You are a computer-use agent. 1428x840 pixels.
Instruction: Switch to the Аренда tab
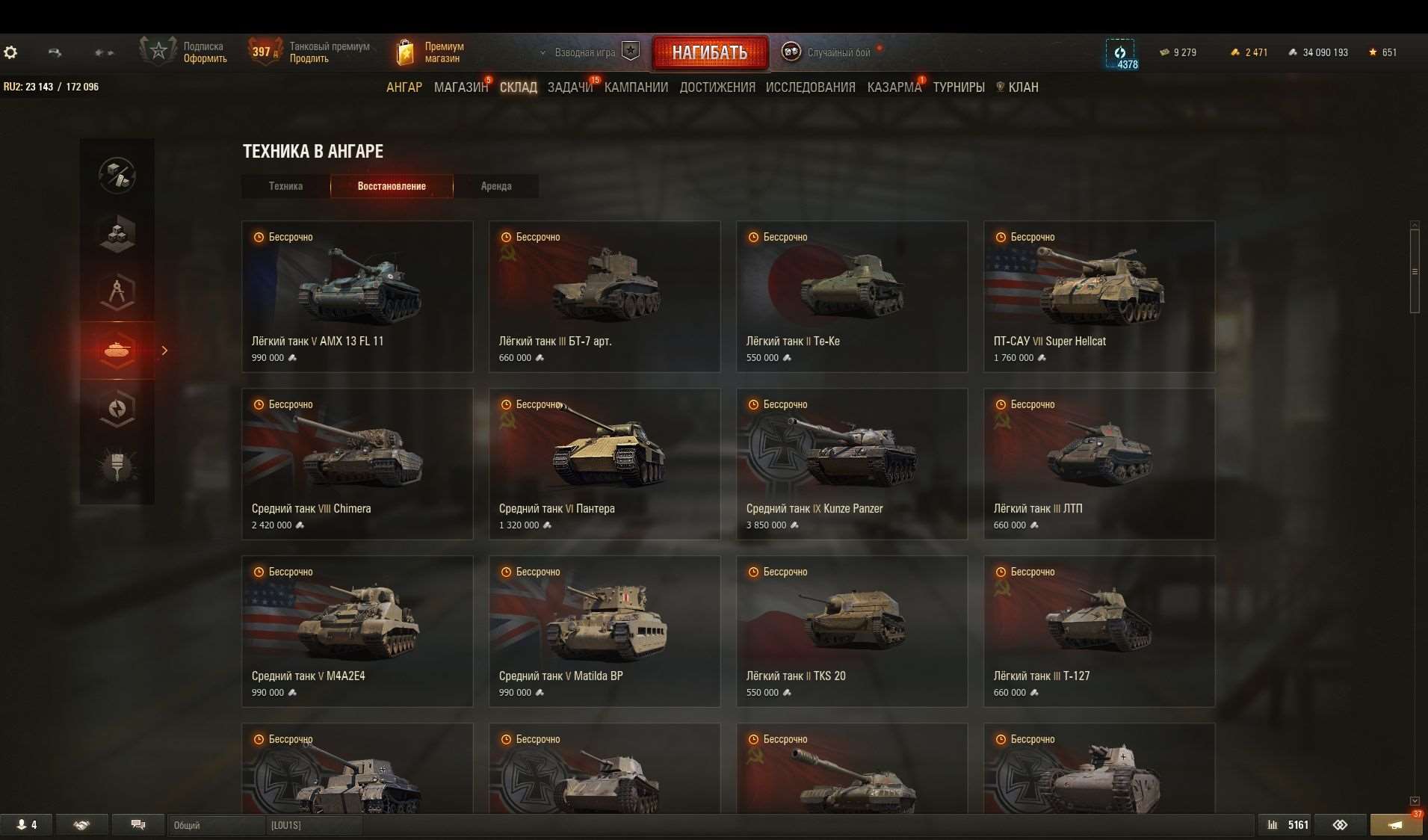[x=496, y=186]
